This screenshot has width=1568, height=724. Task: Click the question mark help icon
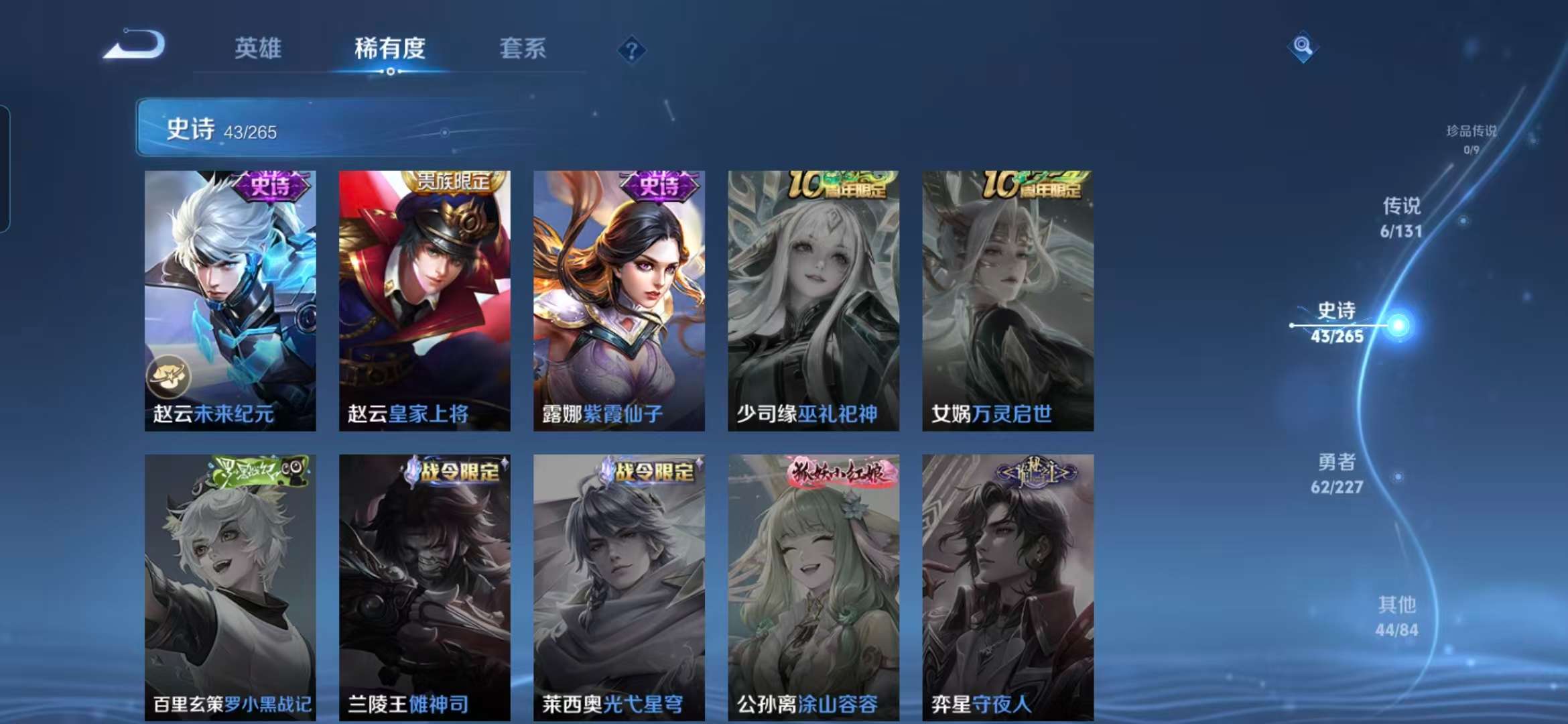click(x=632, y=49)
